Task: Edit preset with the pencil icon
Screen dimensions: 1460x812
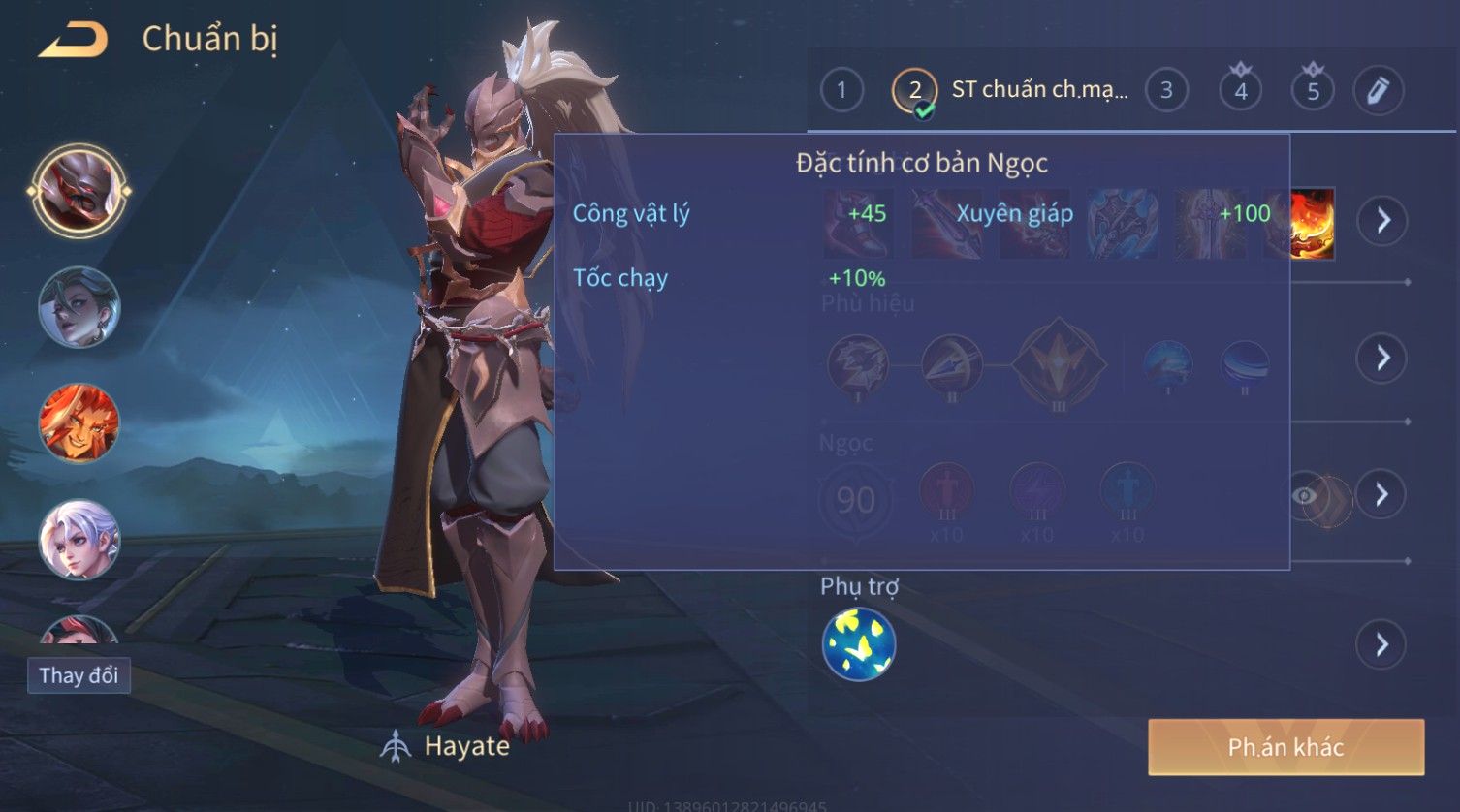Action: pyautogui.click(x=1378, y=91)
